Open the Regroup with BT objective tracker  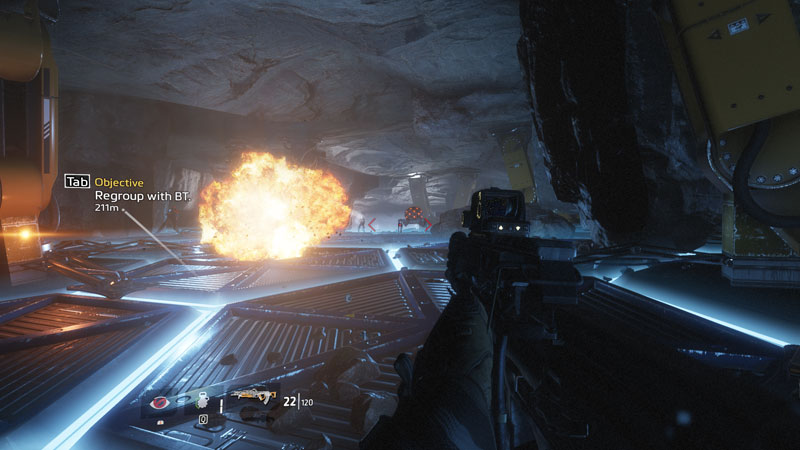click(x=142, y=196)
